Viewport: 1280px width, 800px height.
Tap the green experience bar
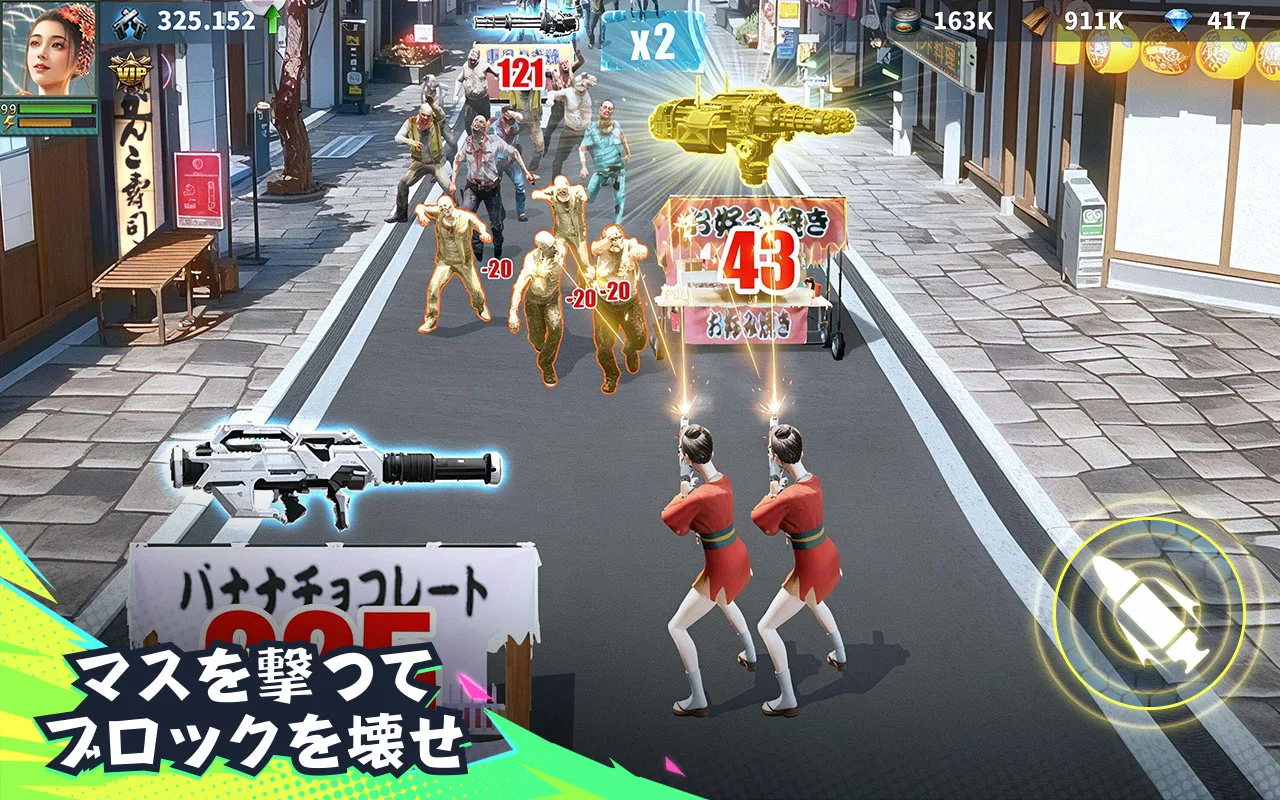pos(55,107)
